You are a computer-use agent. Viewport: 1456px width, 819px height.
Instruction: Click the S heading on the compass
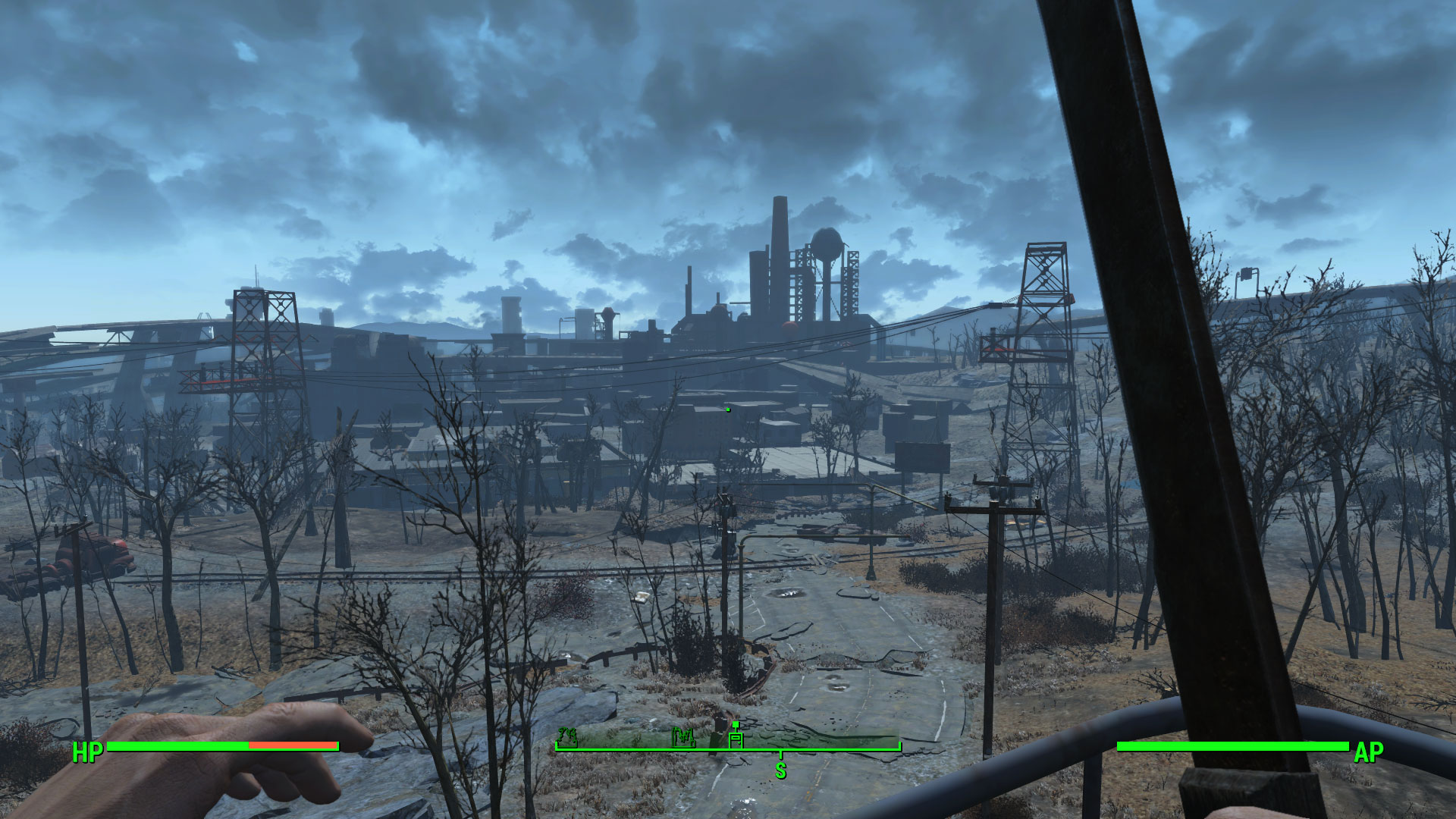coord(780,770)
